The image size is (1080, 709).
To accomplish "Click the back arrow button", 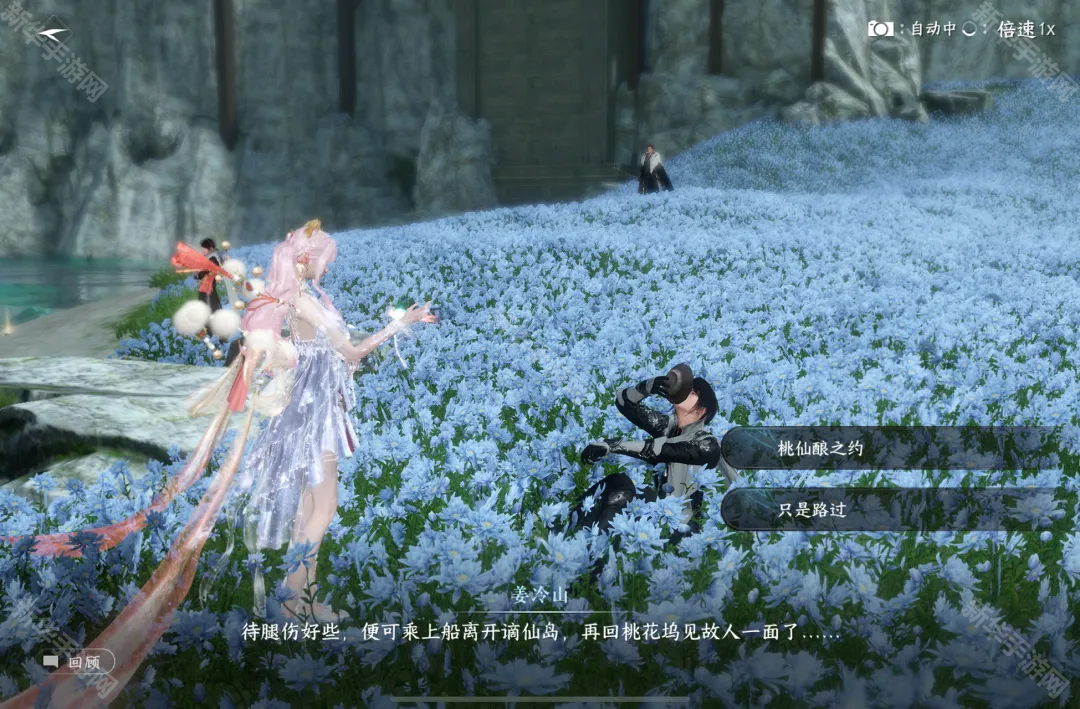I will point(52,32).
